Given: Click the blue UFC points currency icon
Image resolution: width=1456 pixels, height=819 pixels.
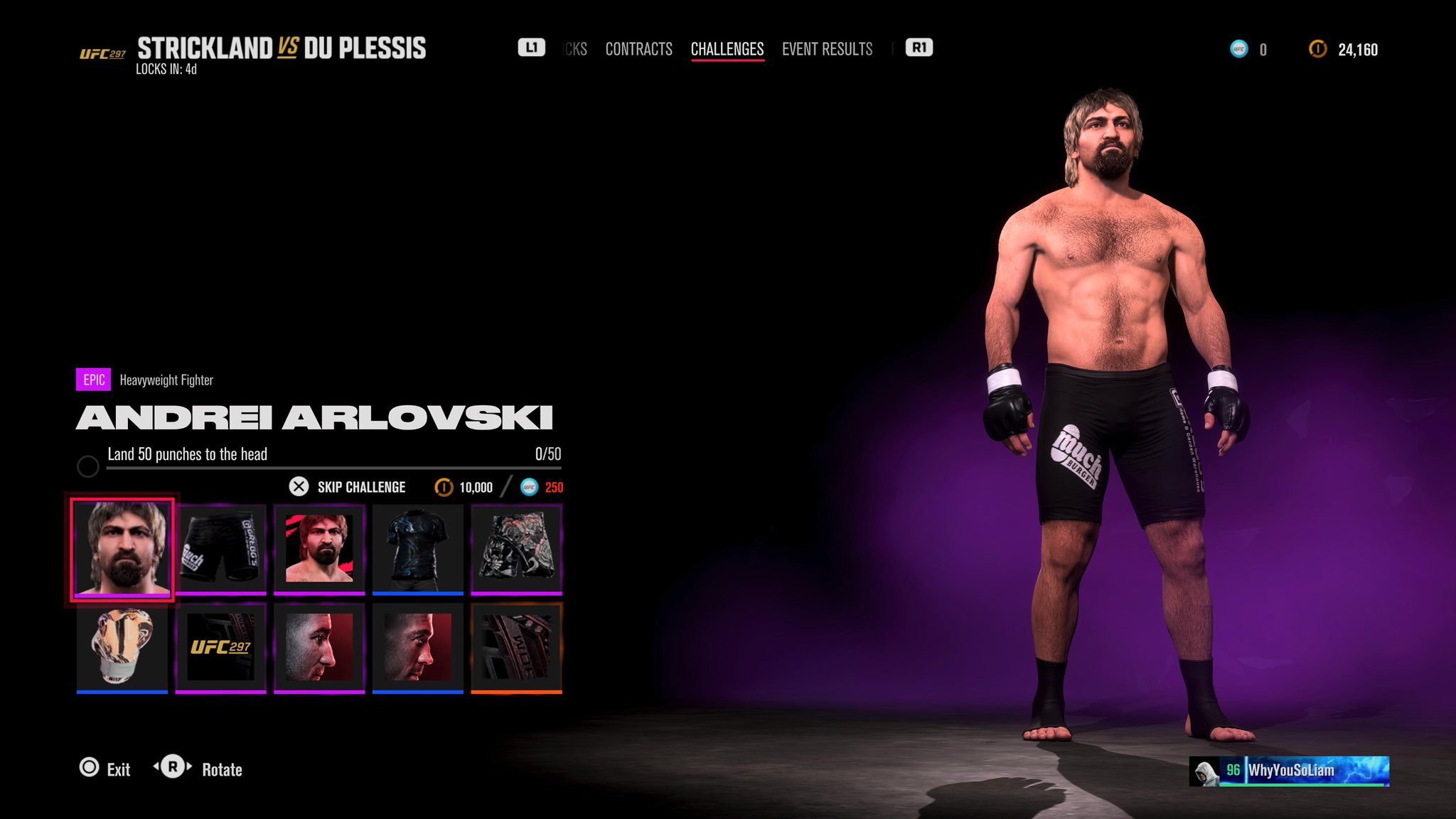Looking at the screenshot, I should [x=1238, y=49].
